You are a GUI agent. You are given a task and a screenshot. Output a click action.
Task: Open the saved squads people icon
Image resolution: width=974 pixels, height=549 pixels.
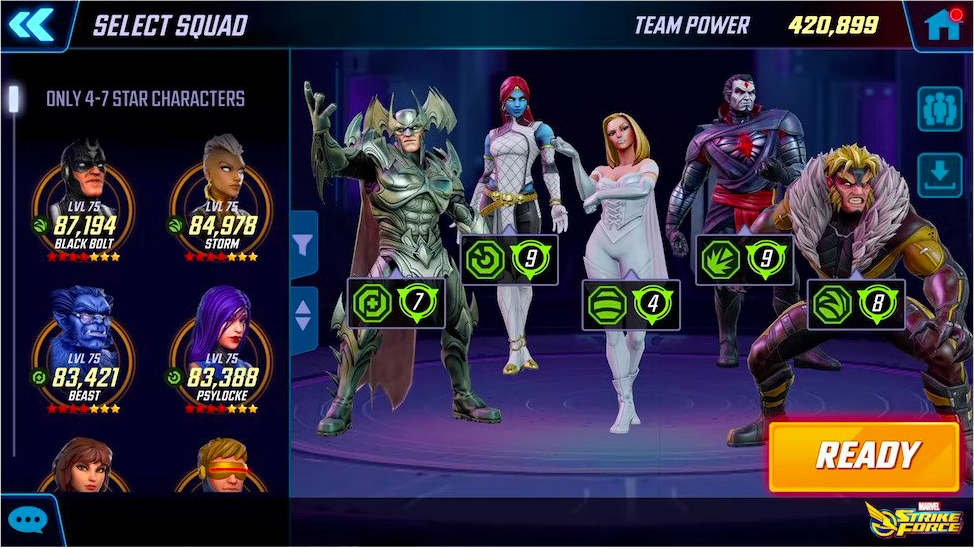pos(939,109)
